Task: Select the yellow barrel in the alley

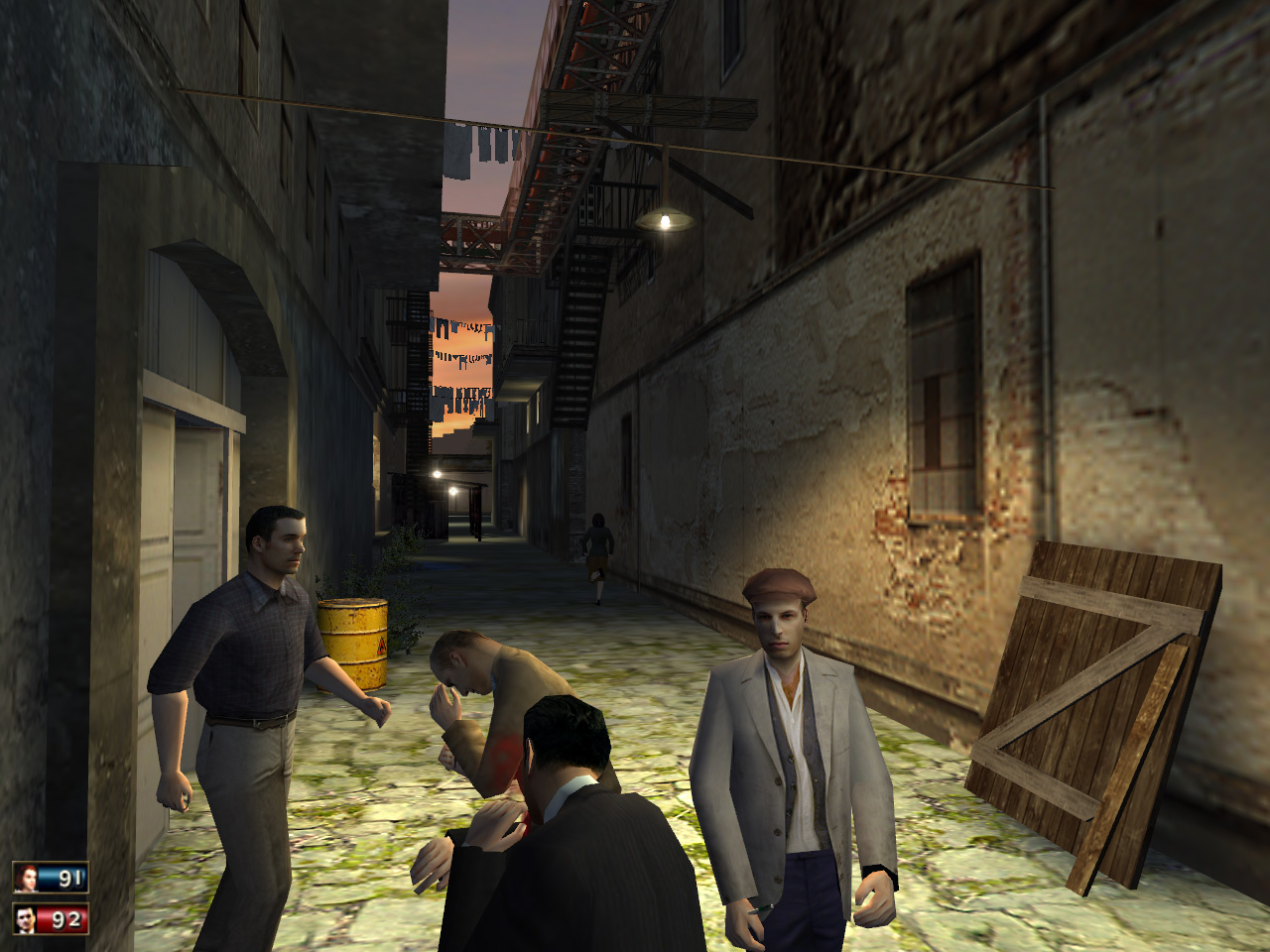Action: click(x=352, y=640)
